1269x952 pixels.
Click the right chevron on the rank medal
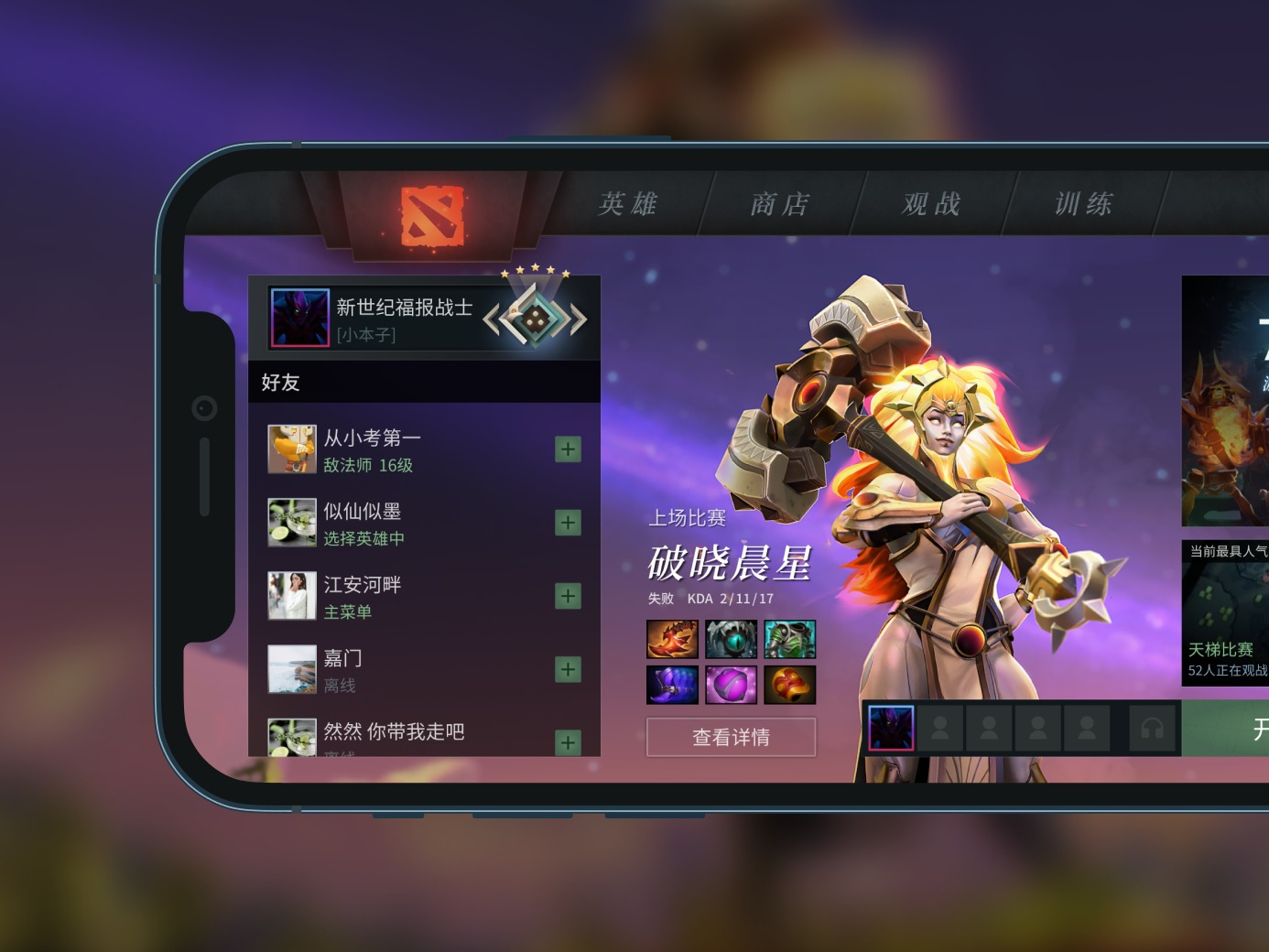pyautogui.click(x=577, y=319)
